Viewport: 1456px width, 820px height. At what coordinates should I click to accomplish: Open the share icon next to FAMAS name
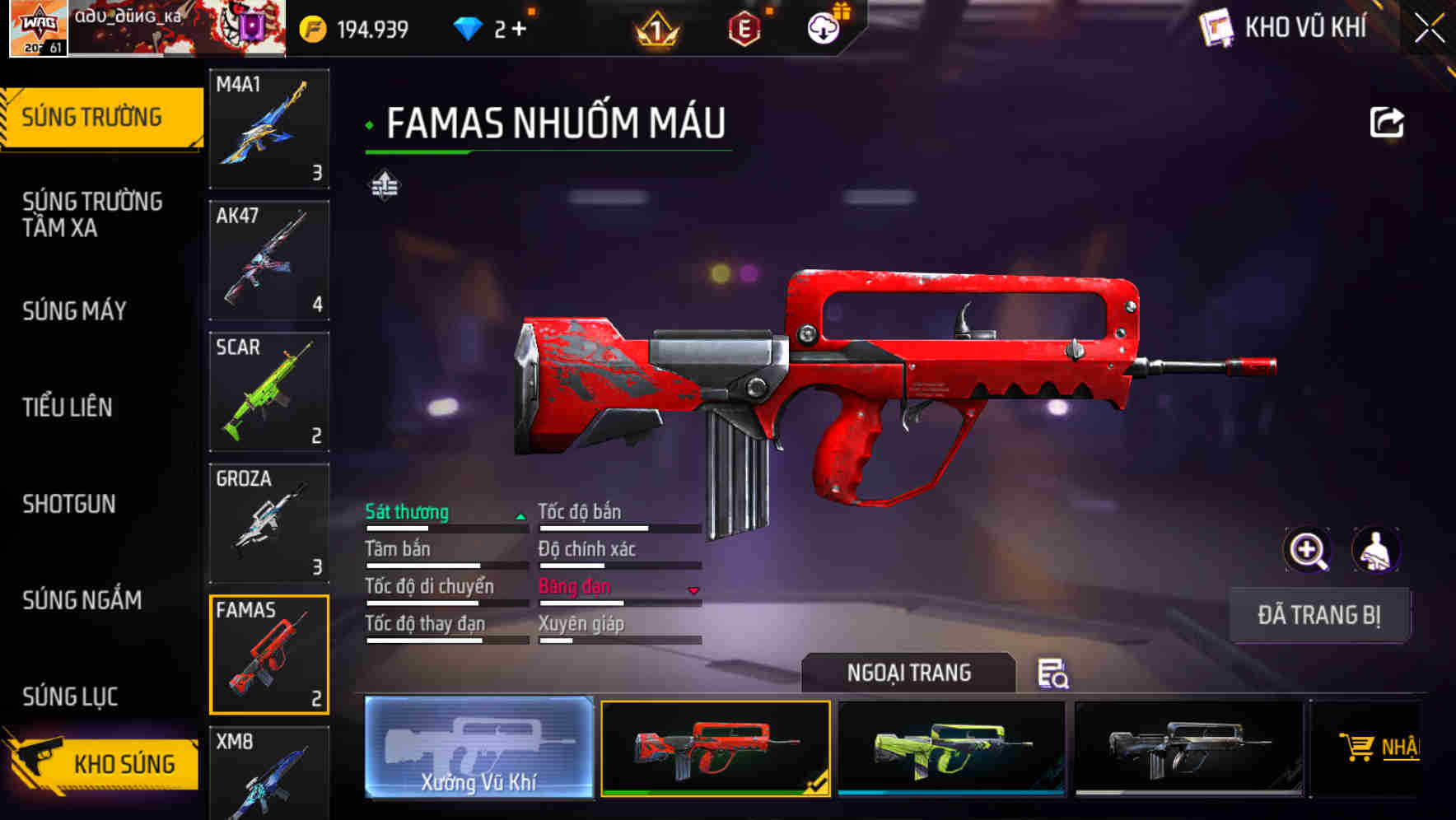pyautogui.click(x=1387, y=122)
